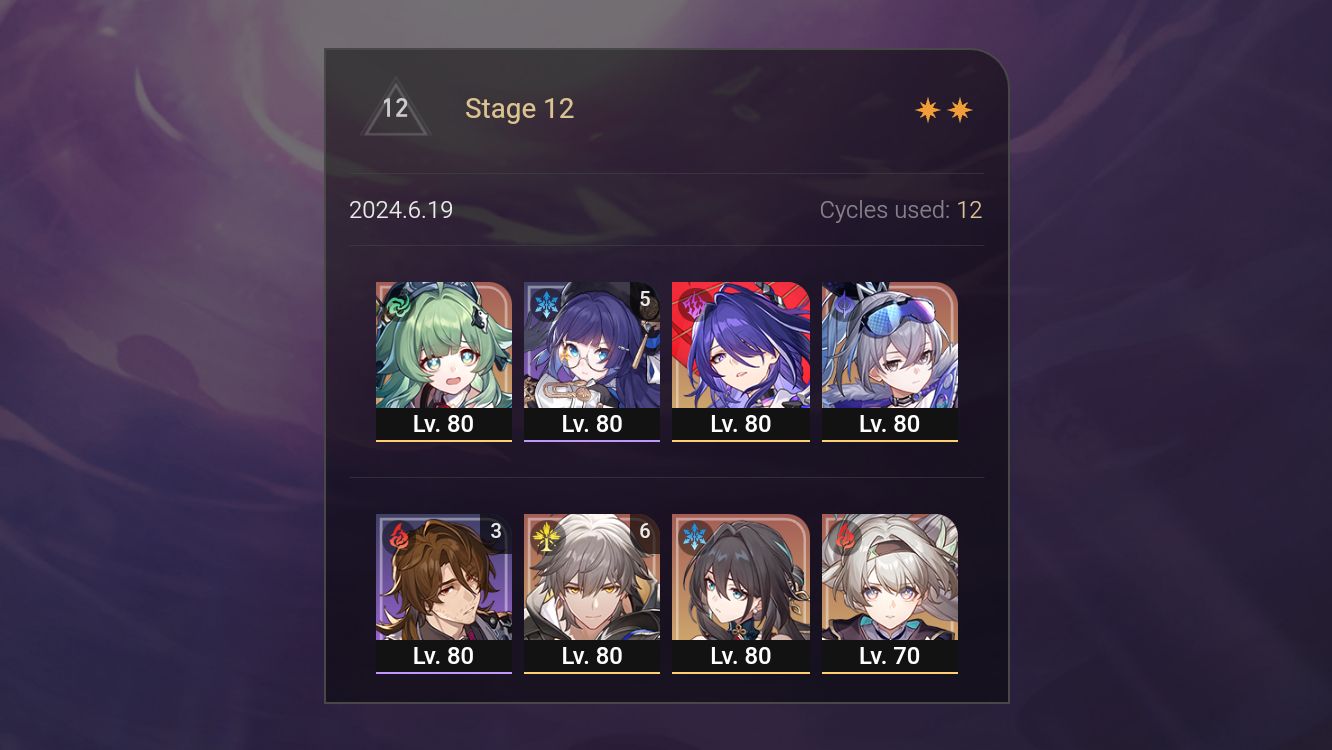Click the first star rating icon
Image resolution: width=1332 pixels, height=750 pixels.
[926, 109]
